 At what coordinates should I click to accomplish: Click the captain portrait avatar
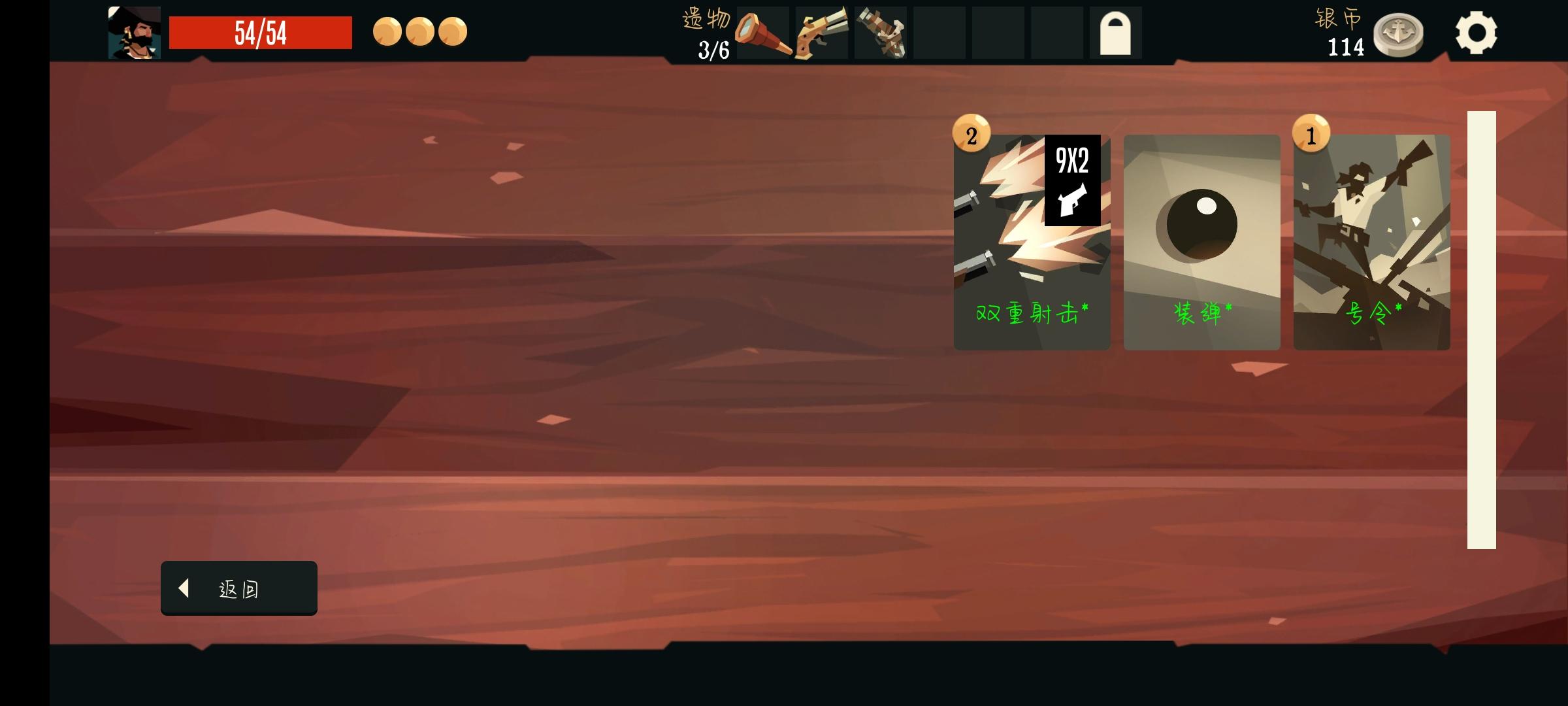135,33
